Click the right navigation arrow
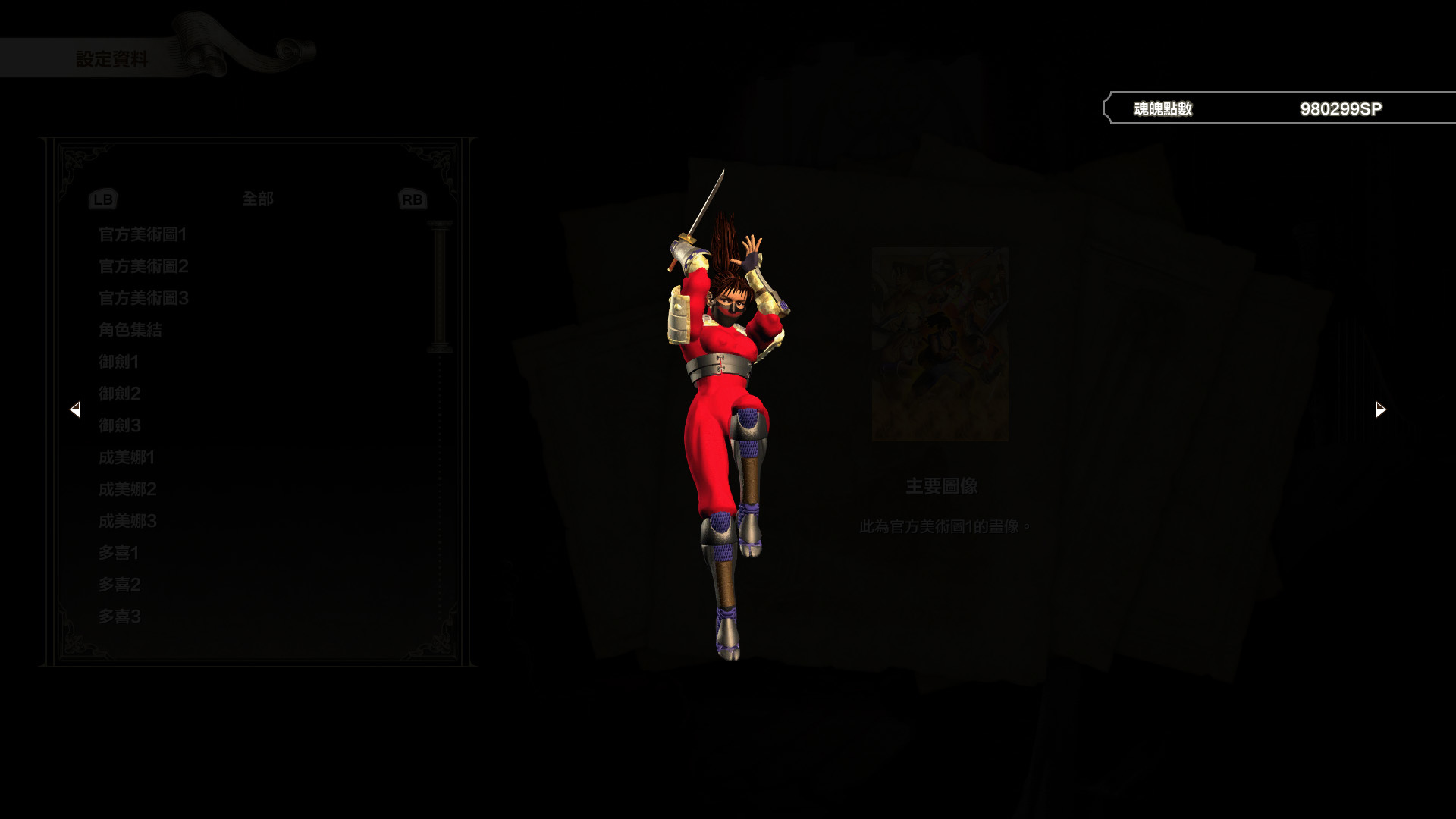Screen dimensions: 1456x819 [x=1379, y=409]
